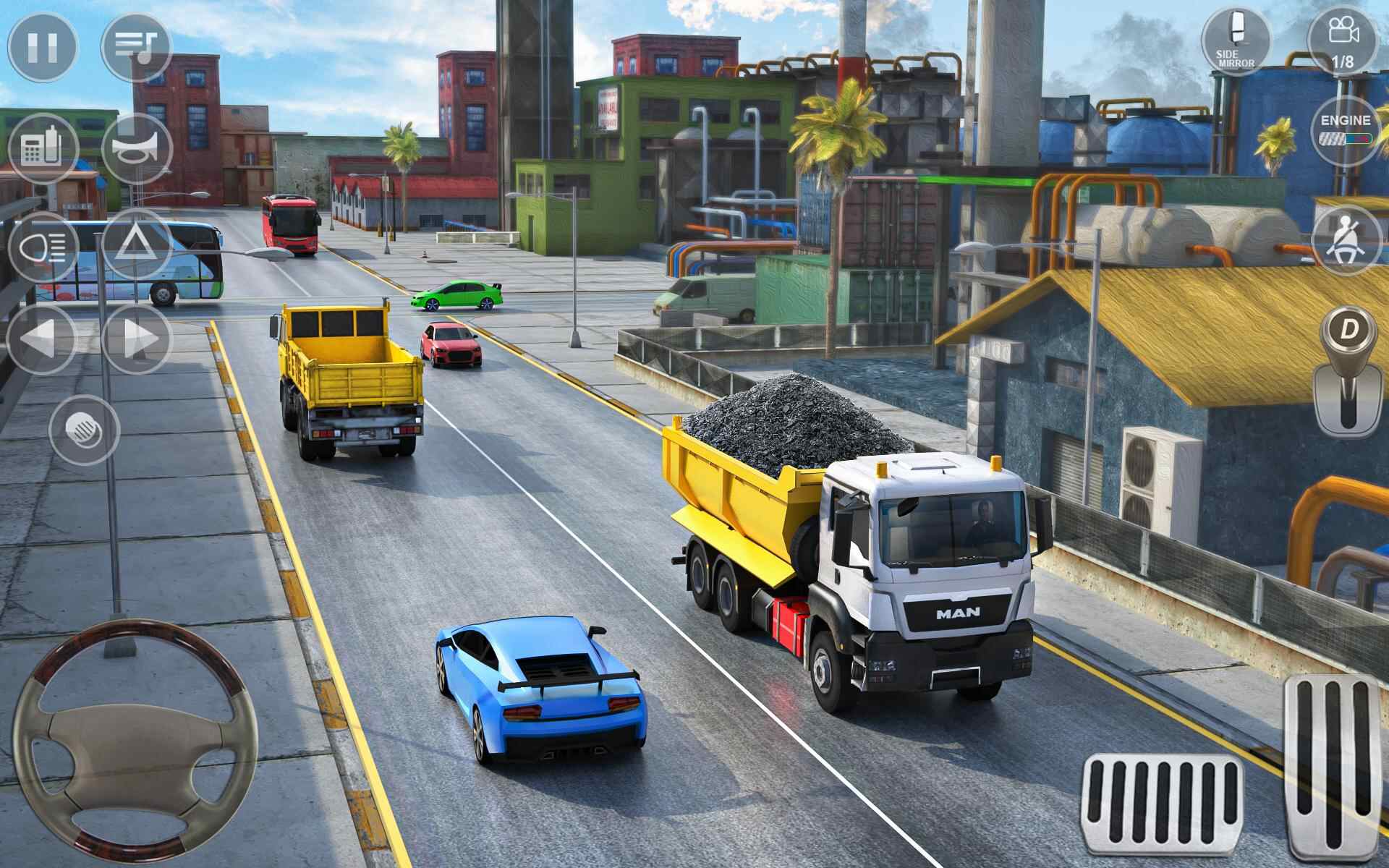Activate the hazard warning lights
The image size is (1389, 868).
[137, 246]
